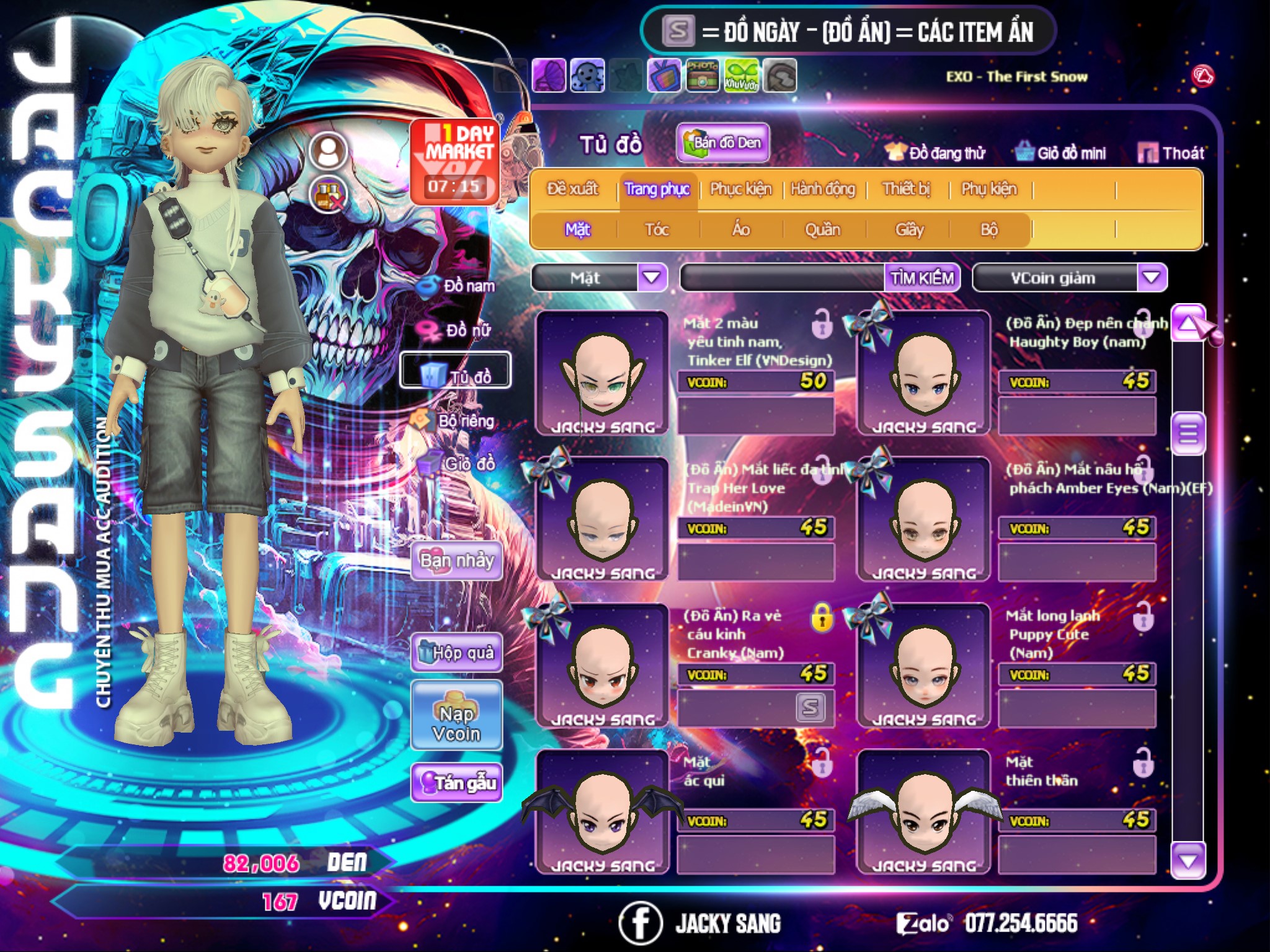This screenshot has height=952, width=1270.
Task: Open the Bạn nhảy dance partner menu
Action: click(456, 561)
